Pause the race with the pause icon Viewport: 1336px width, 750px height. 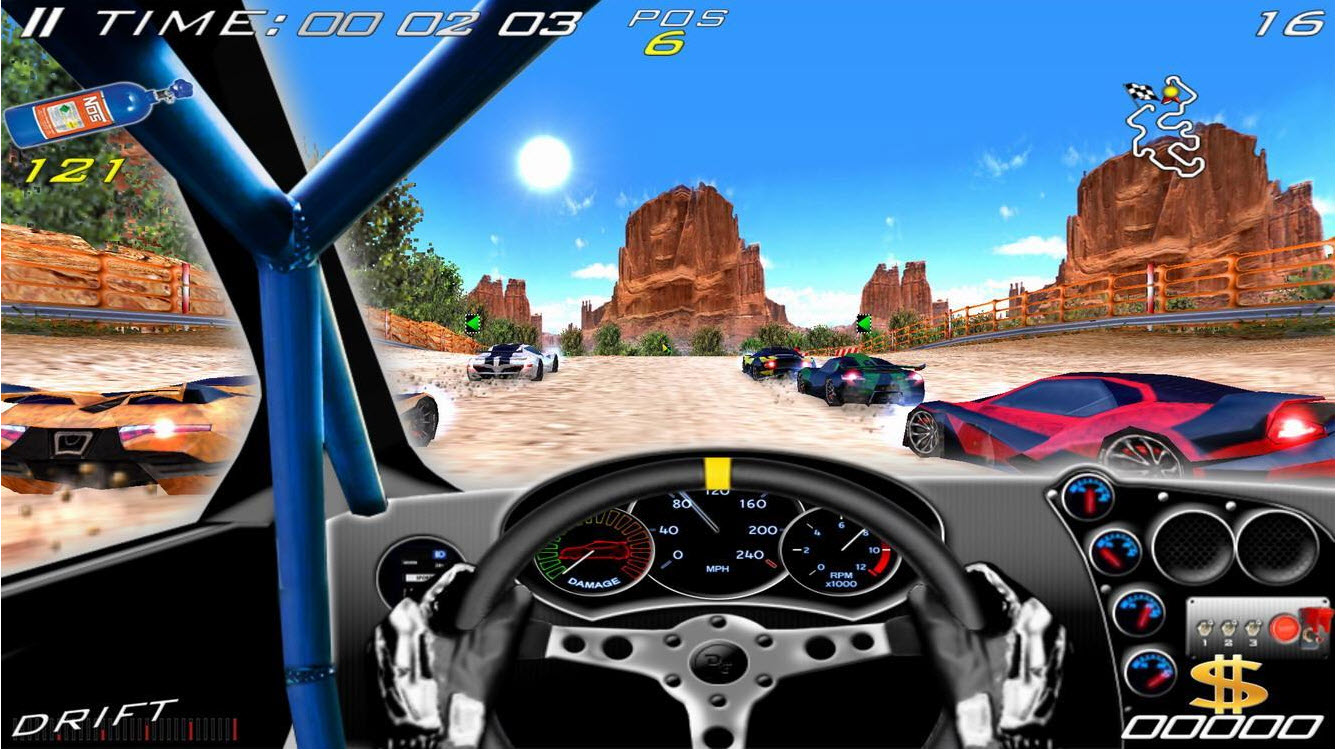point(42,20)
